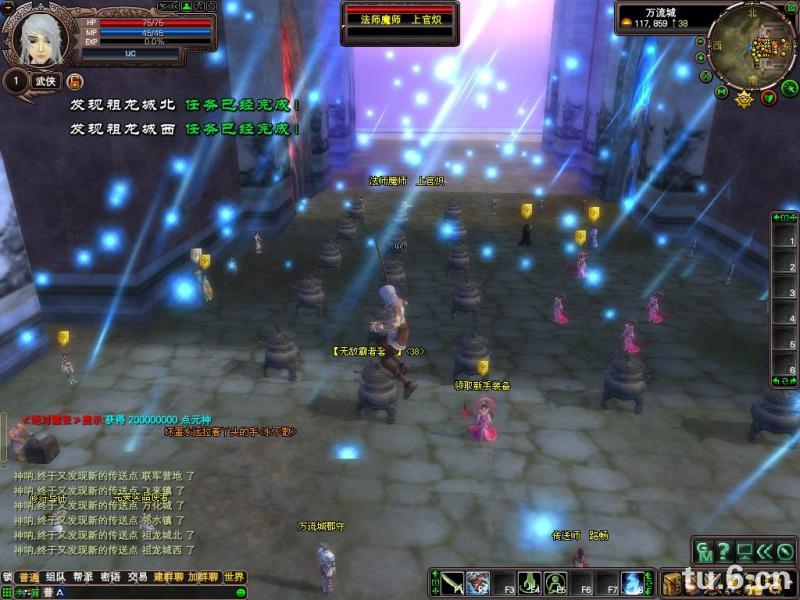The image size is (800, 600).
Task: Switch to the 组队 team chat tab
Action: [x=56, y=577]
